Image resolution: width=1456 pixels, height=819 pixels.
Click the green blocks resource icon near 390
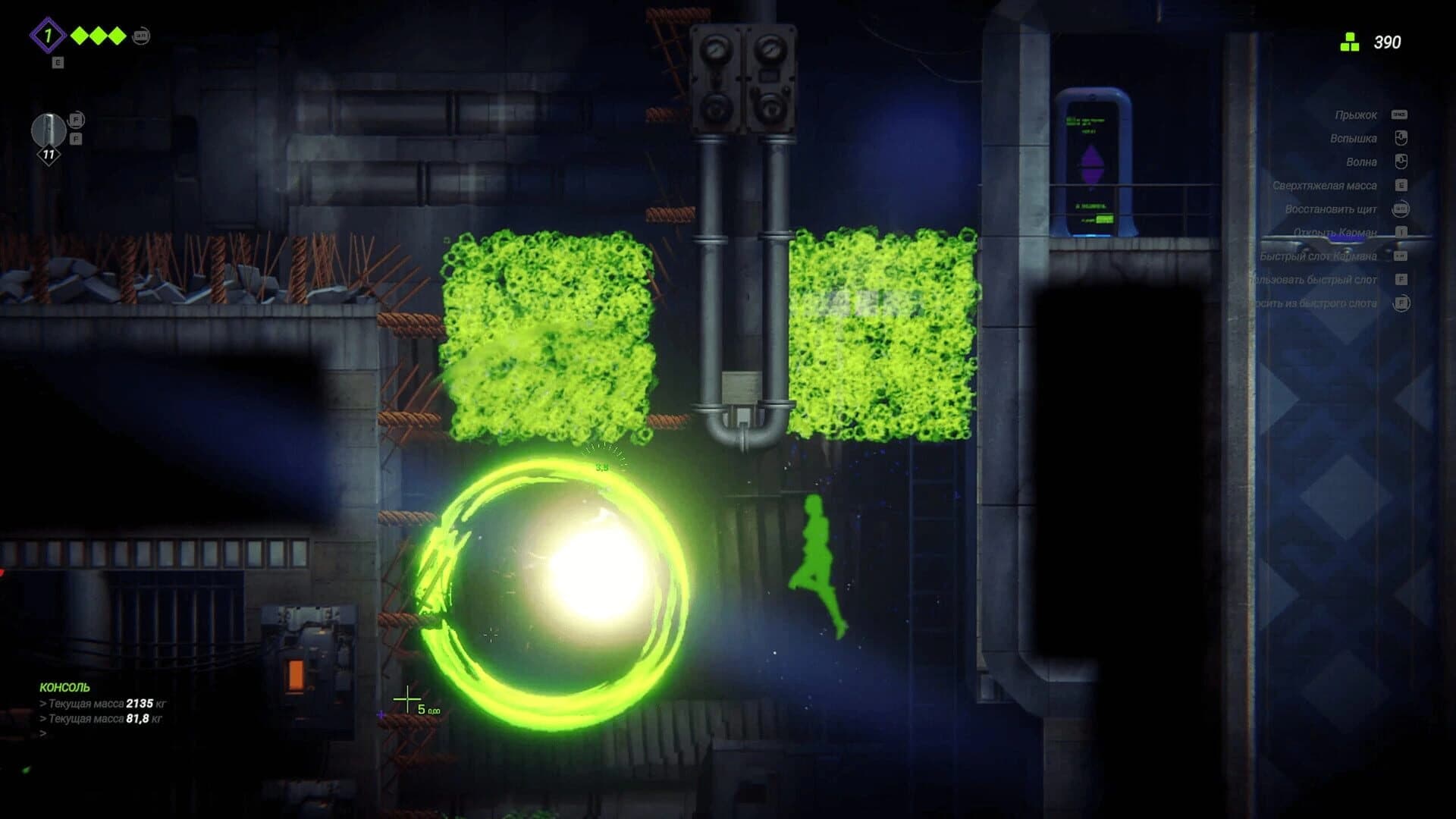click(1351, 42)
